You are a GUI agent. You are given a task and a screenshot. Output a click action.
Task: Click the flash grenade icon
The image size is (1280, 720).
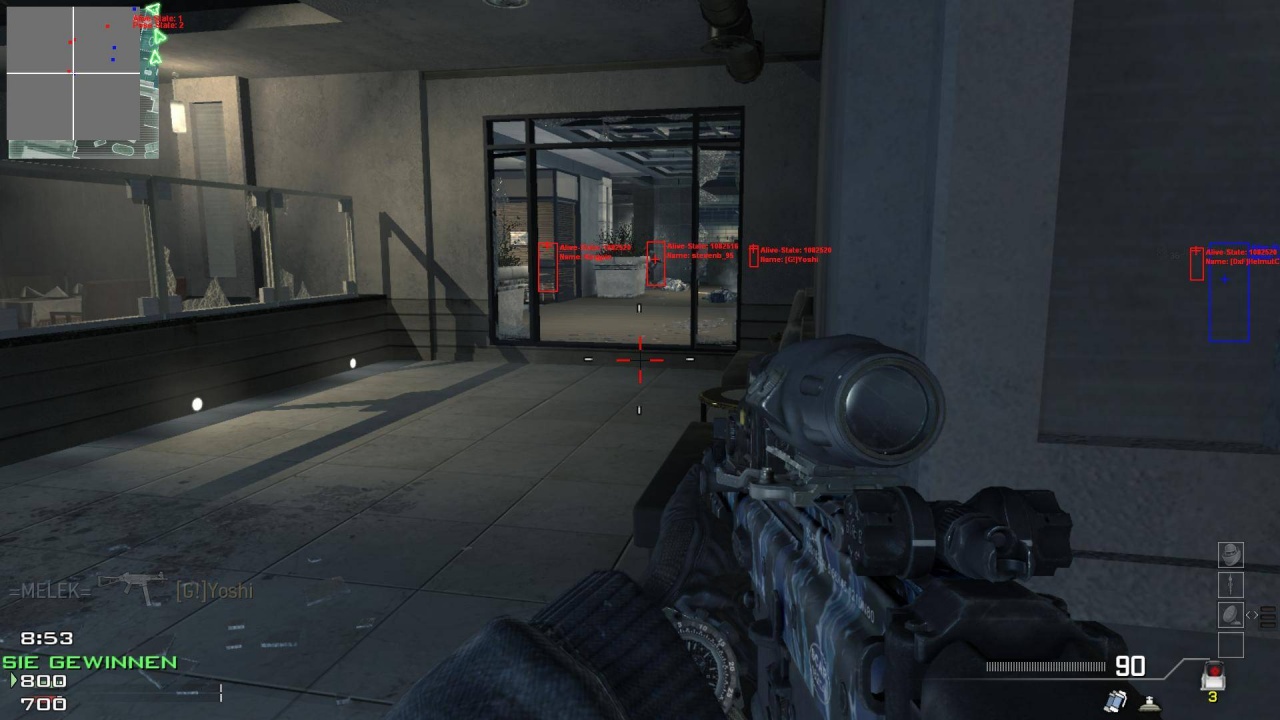pos(1115,701)
